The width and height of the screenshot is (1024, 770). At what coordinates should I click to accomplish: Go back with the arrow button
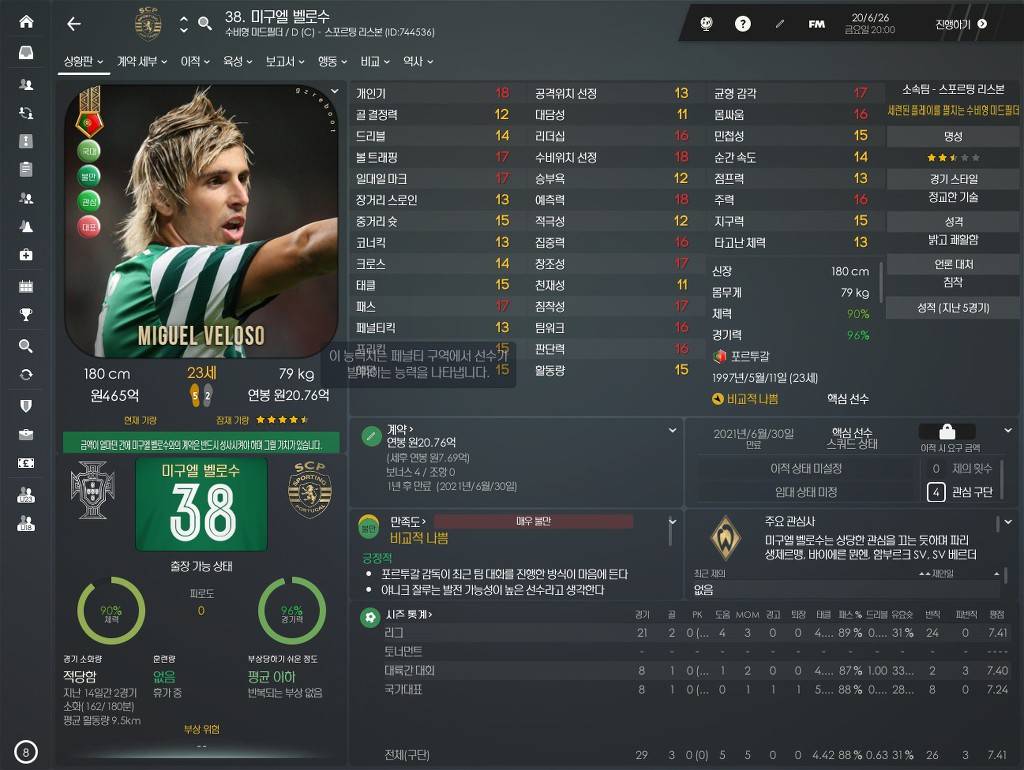pos(73,24)
